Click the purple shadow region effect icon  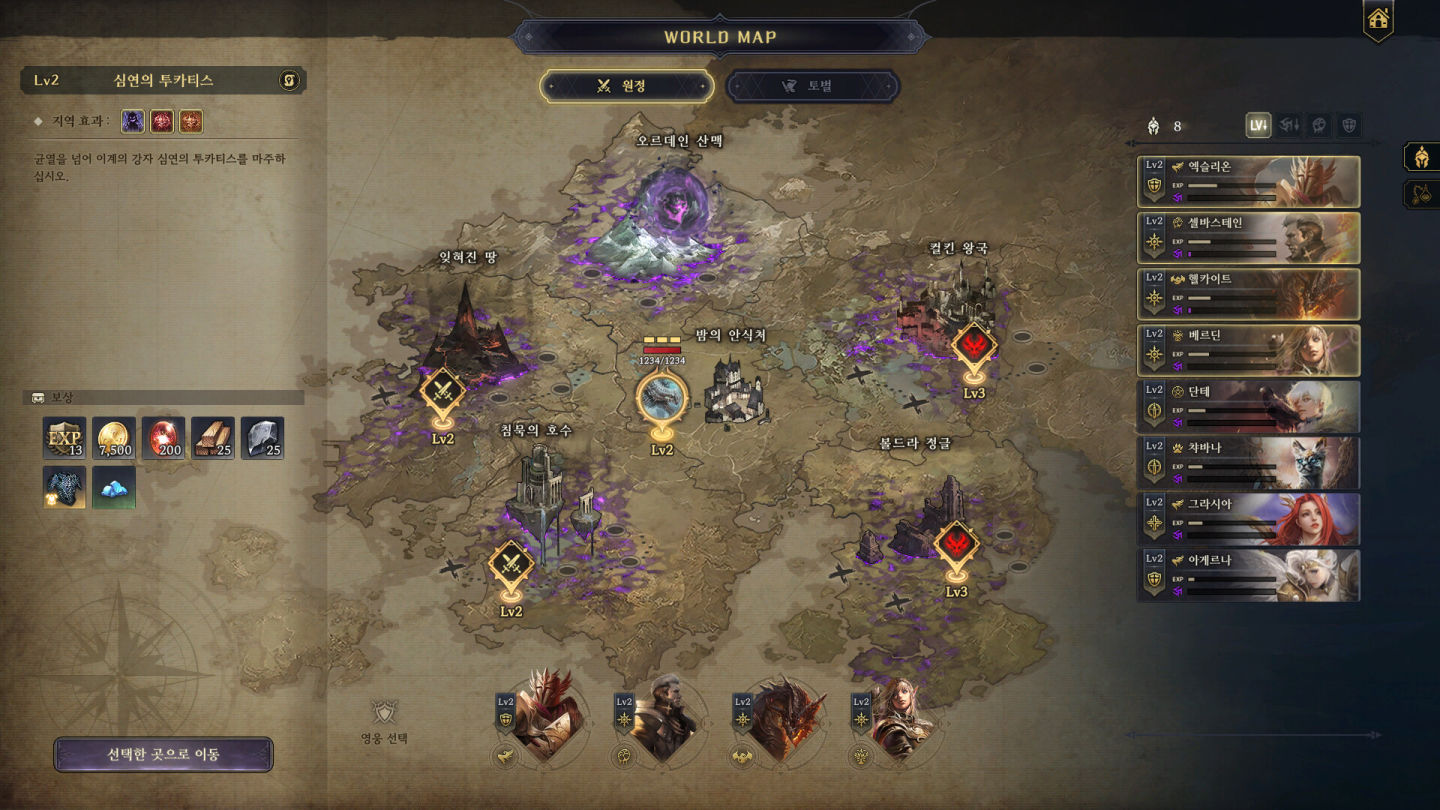[133, 122]
